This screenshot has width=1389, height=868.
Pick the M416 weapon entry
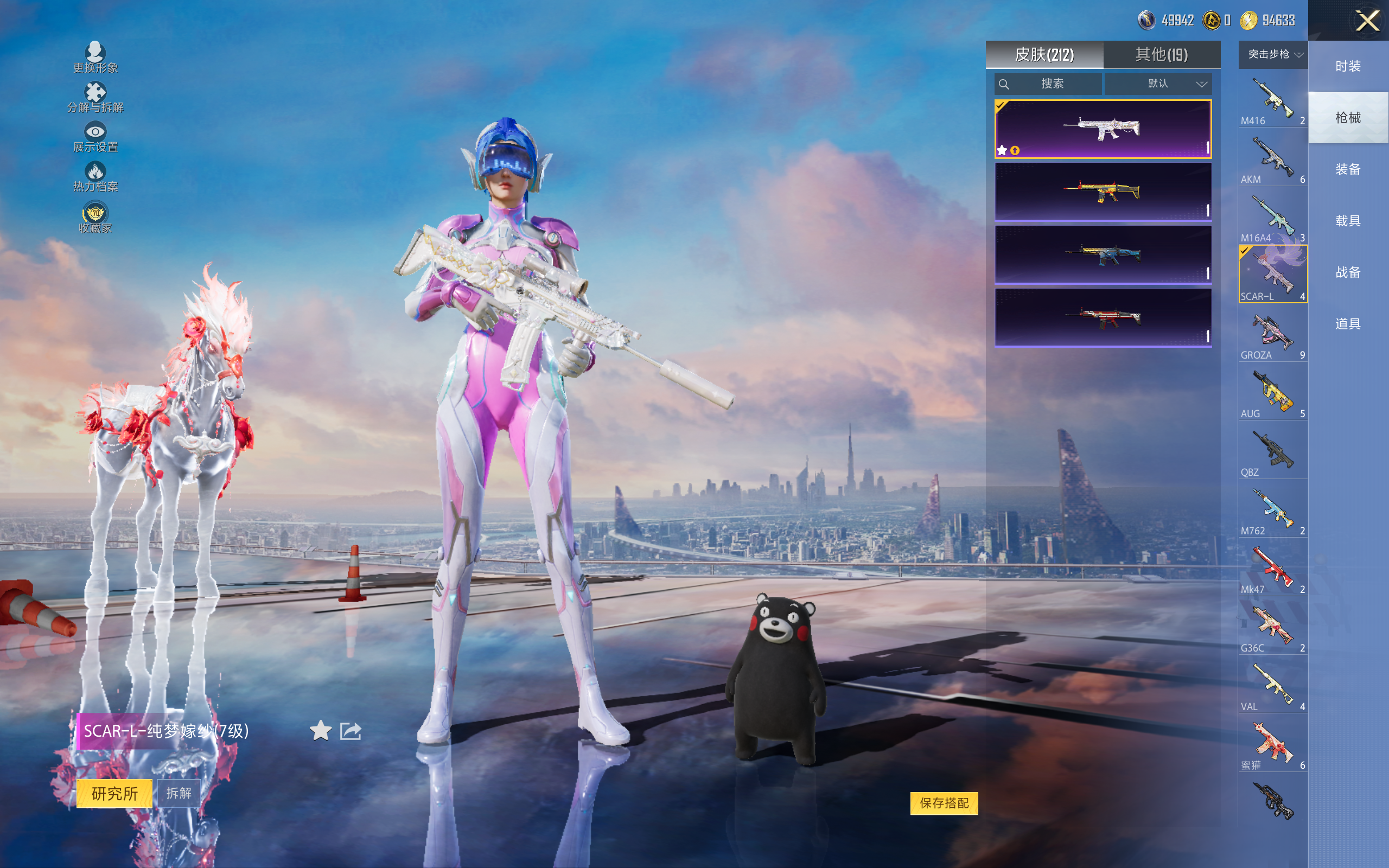click(1272, 100)
